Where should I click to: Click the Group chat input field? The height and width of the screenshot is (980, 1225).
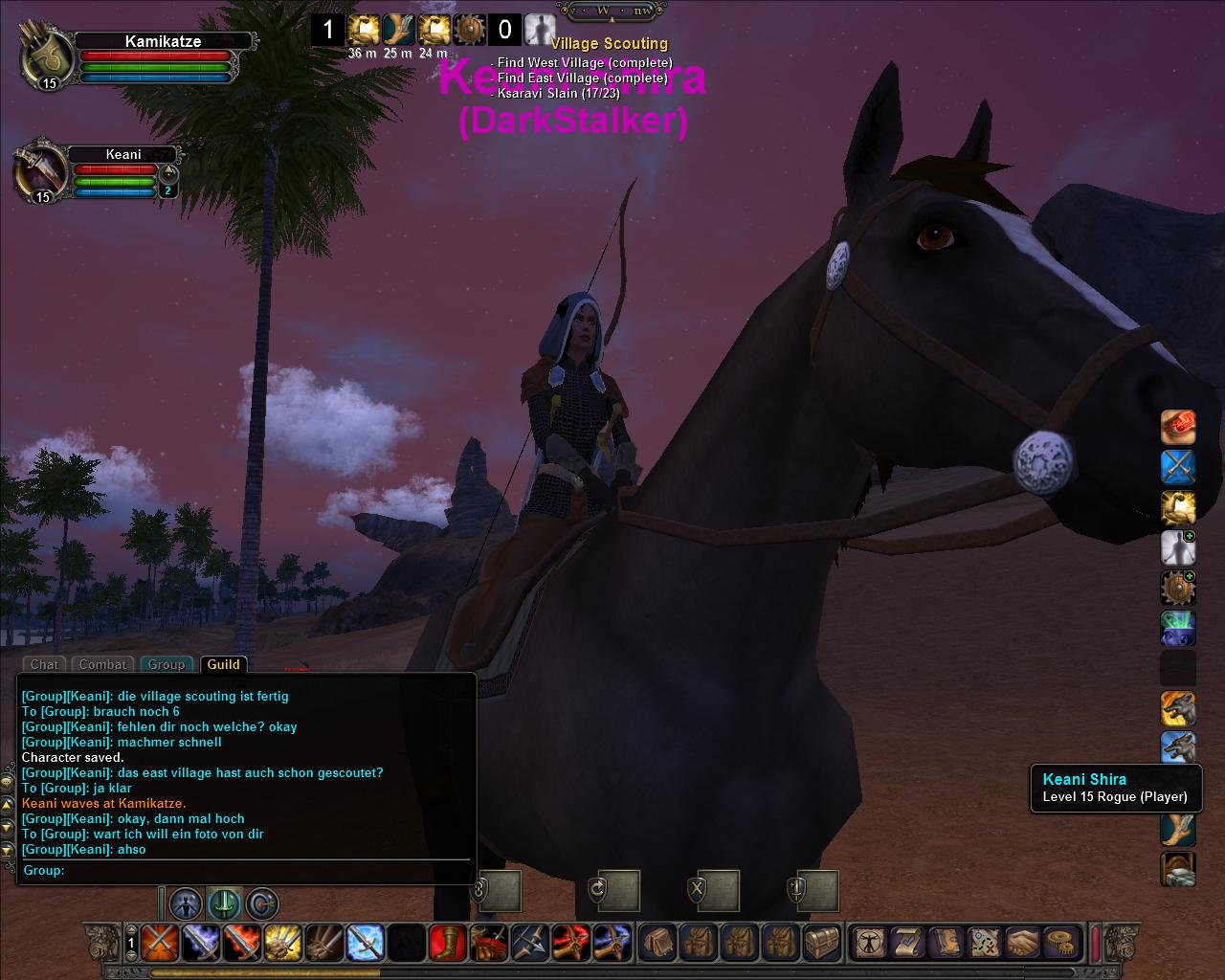pos(268,870)
